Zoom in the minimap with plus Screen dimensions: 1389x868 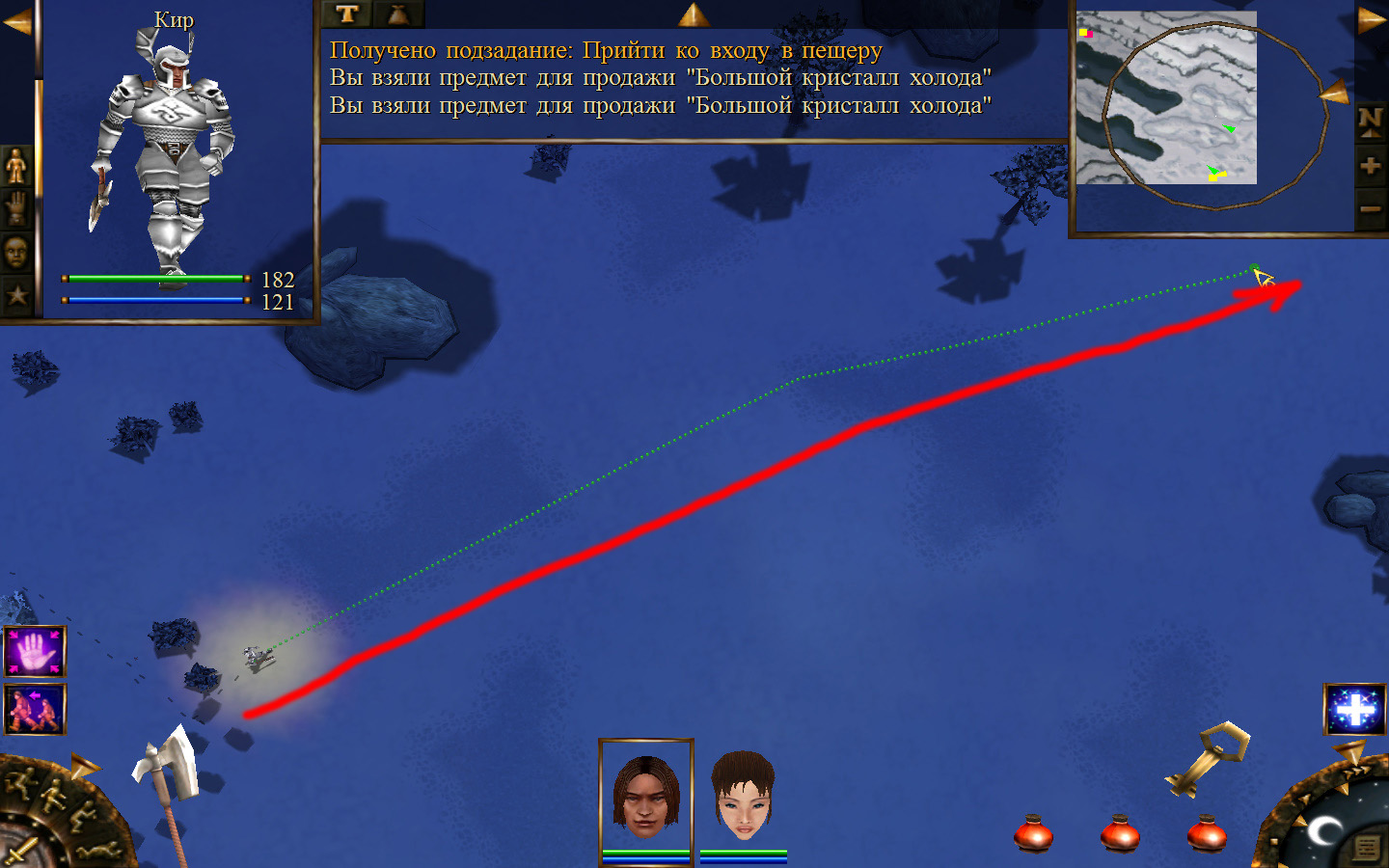[x=1370, y=166]
